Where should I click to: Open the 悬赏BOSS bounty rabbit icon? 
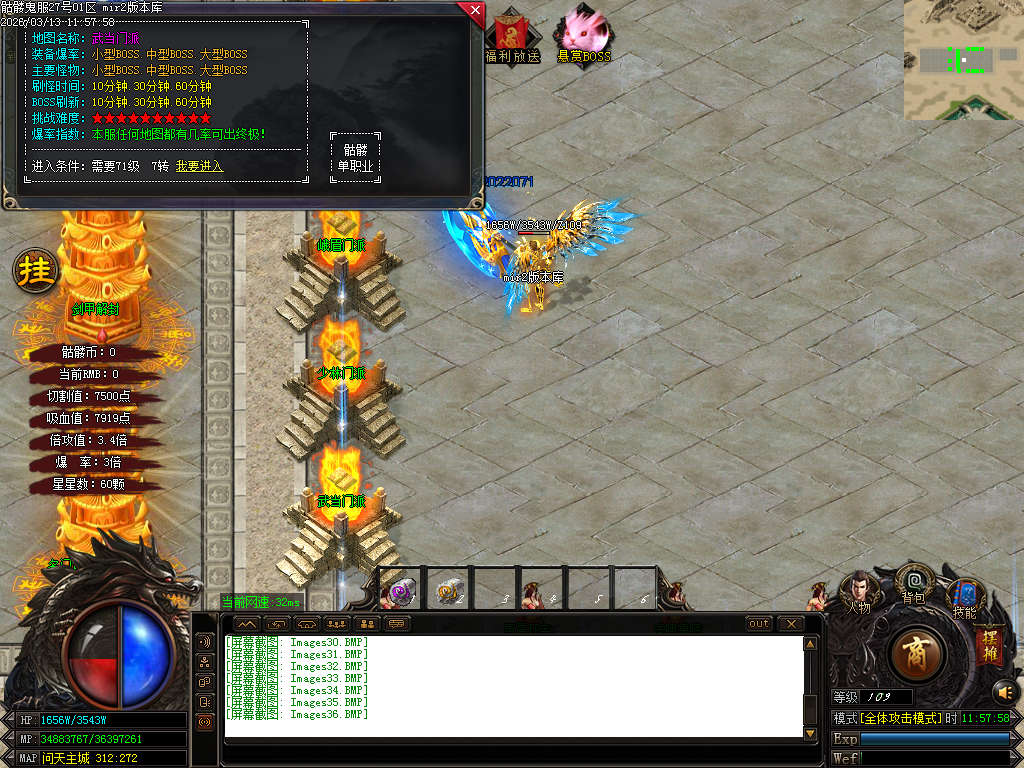(x=583, y=36)
